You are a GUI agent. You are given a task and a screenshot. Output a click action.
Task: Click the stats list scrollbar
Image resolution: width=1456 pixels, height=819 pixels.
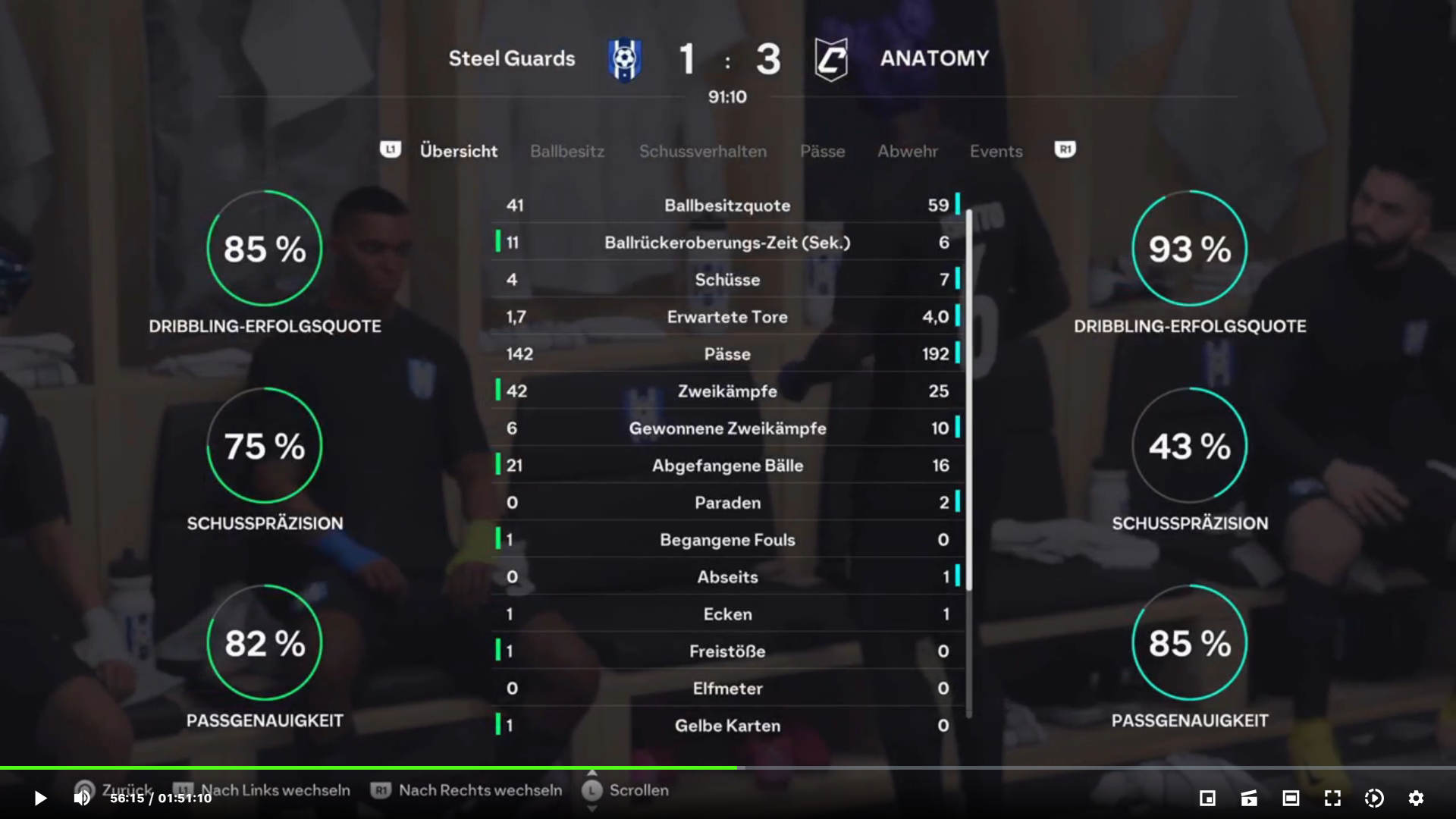tap(968, 400)
